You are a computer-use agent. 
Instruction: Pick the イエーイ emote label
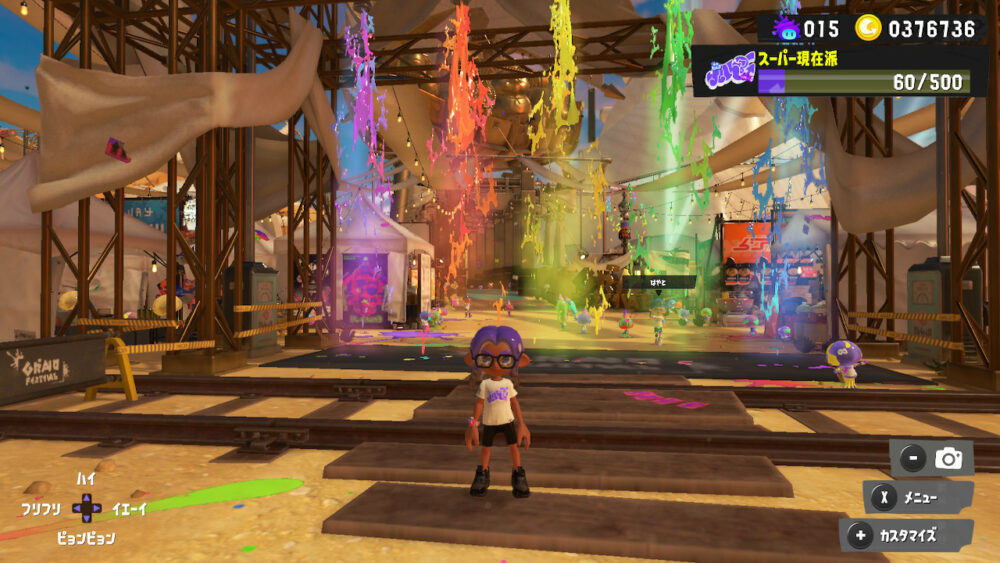pos(130,509)
